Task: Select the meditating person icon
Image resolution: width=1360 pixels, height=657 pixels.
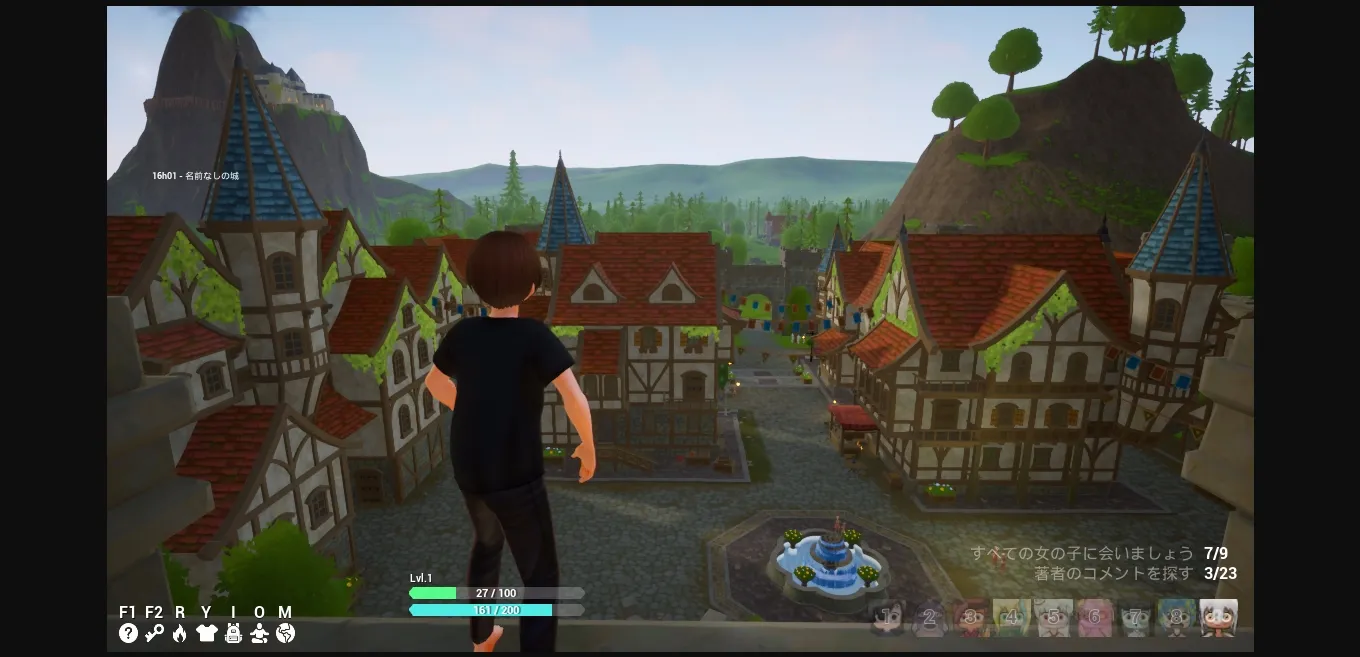Action: [x=260, y=633]
